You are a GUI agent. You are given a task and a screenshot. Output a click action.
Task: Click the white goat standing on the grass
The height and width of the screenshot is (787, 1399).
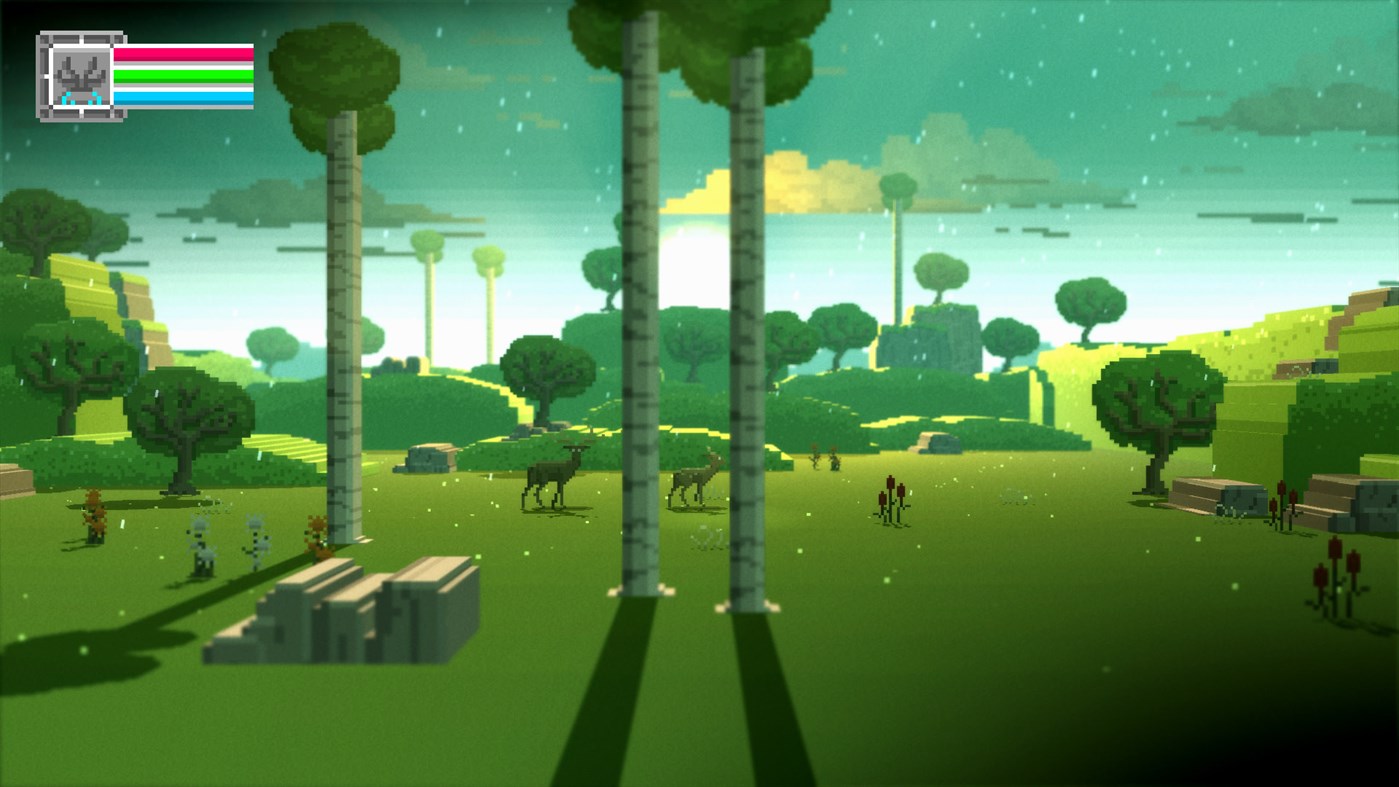tap(202, 540)
